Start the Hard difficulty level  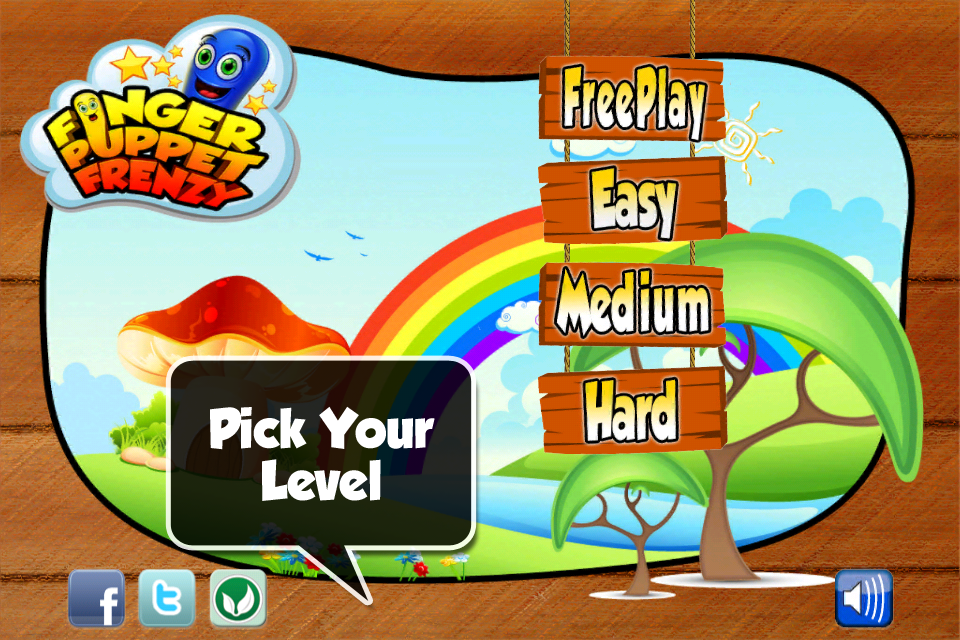pyautogui.click(x=632, y=408)
